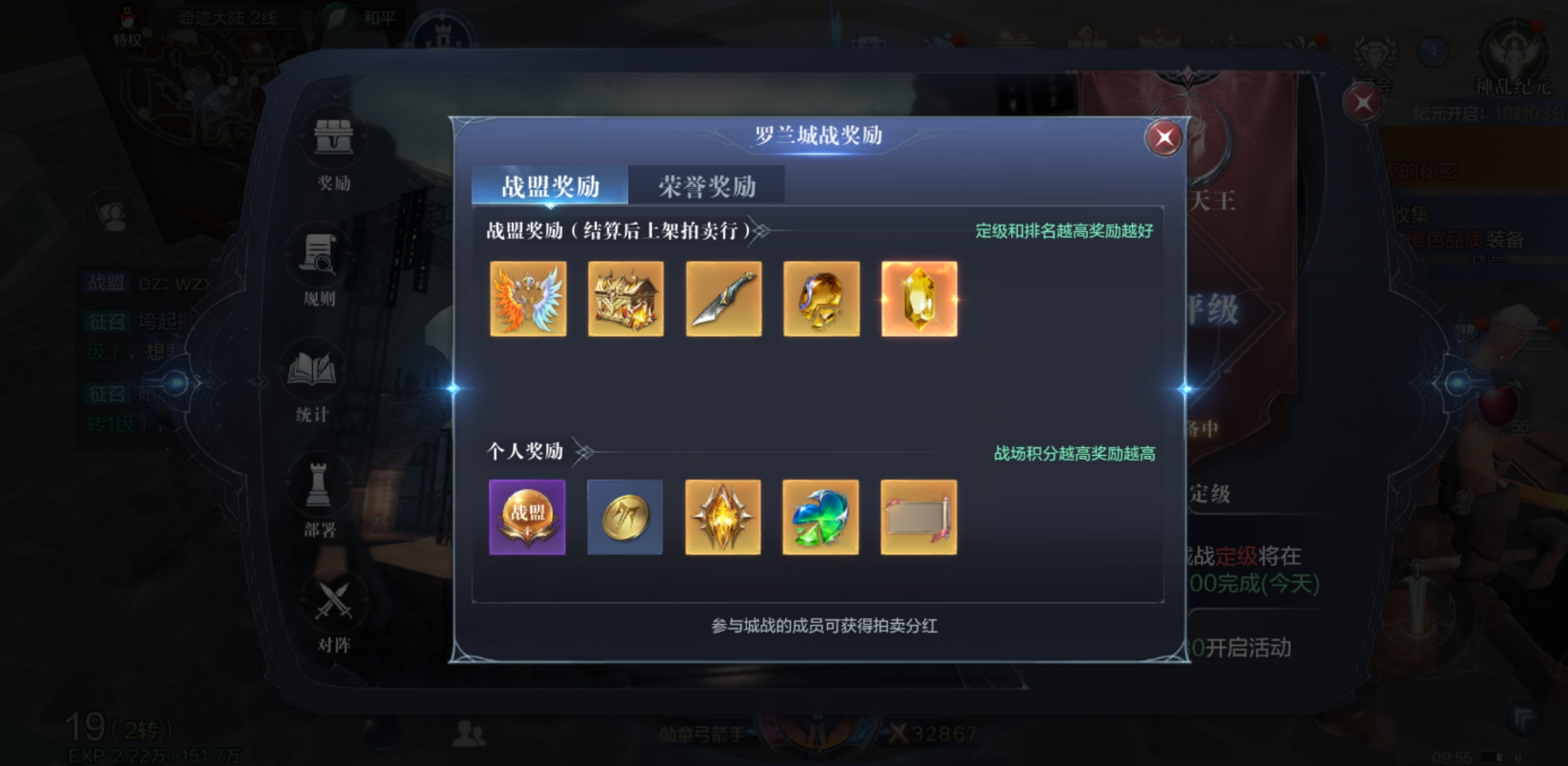
Task: View the scroll item in personal rewards
Action: pyautogui.click(x=918, y=517)
